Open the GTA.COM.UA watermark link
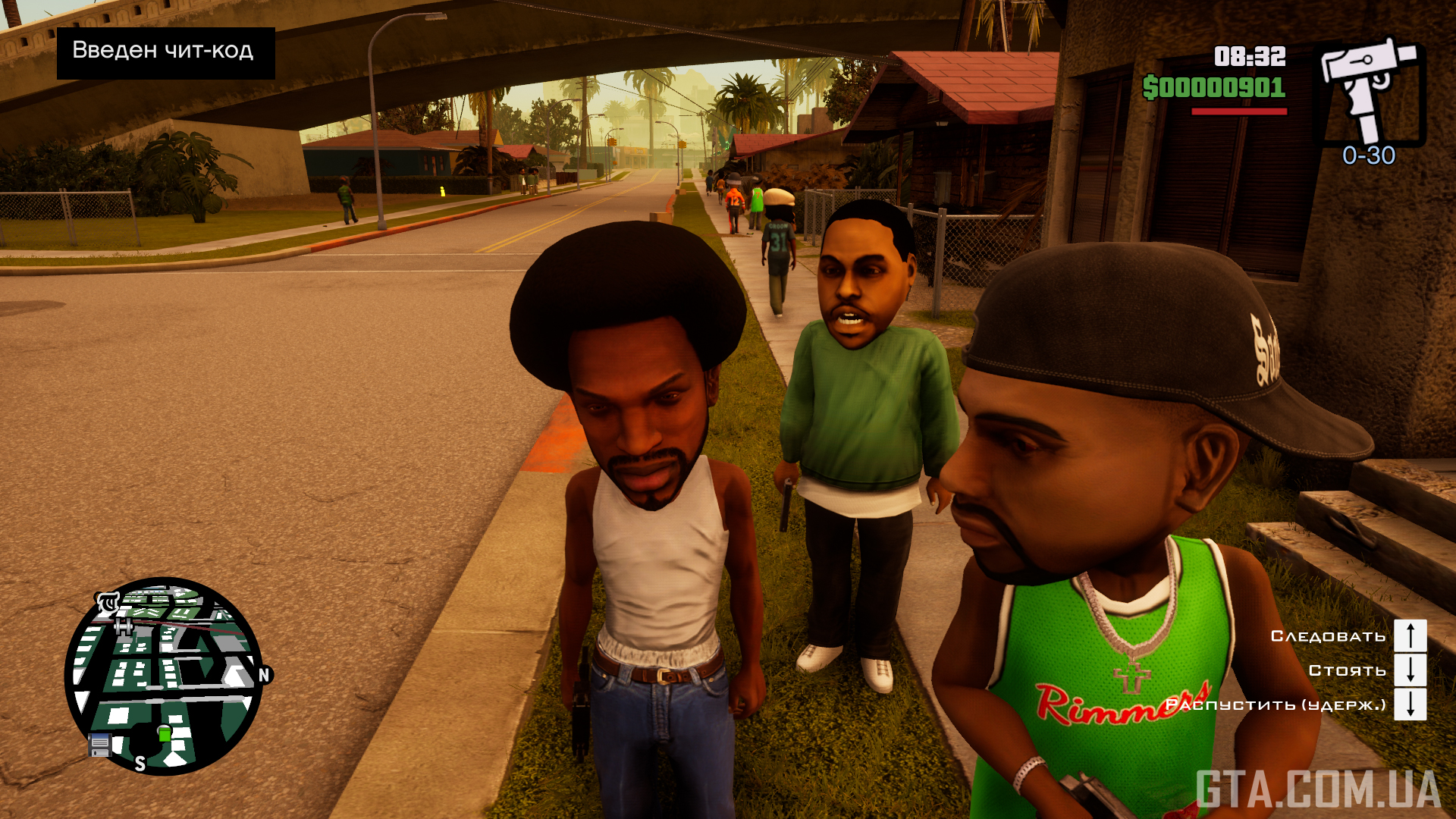The image size is (1456, 819). point(1318,789)
